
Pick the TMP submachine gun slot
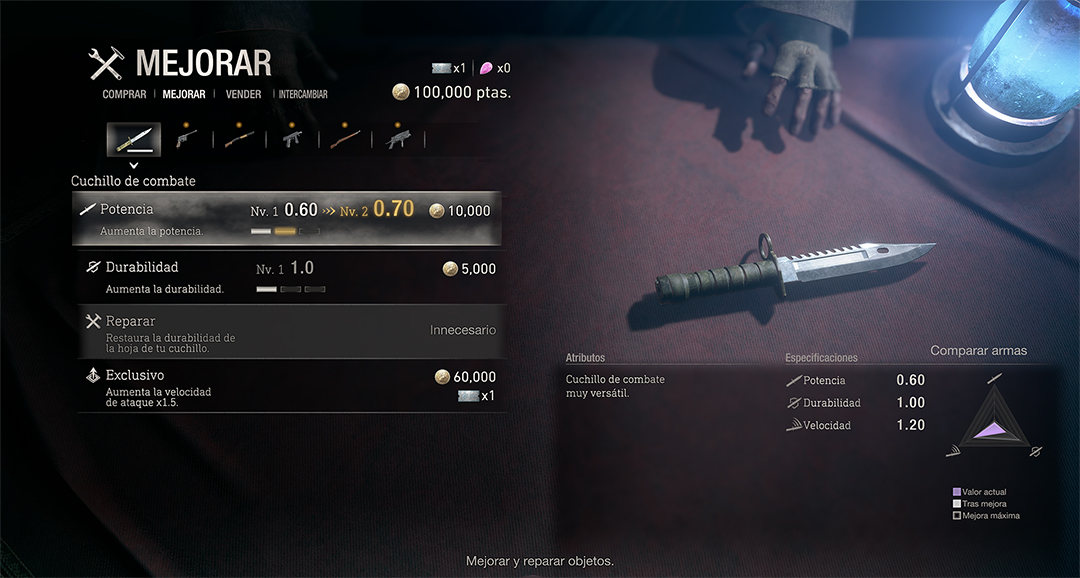(x=292, y=138)
